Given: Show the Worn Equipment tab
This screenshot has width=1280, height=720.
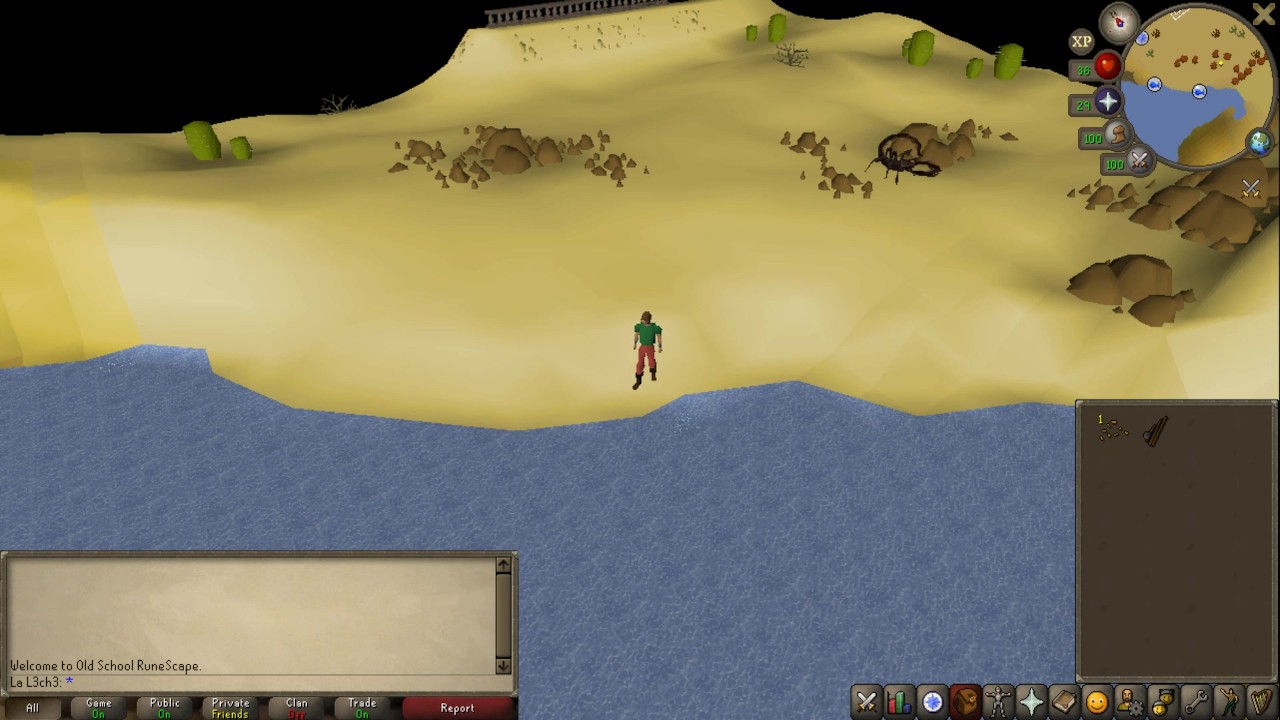Looking at the screenshot, I should (998, 702).
